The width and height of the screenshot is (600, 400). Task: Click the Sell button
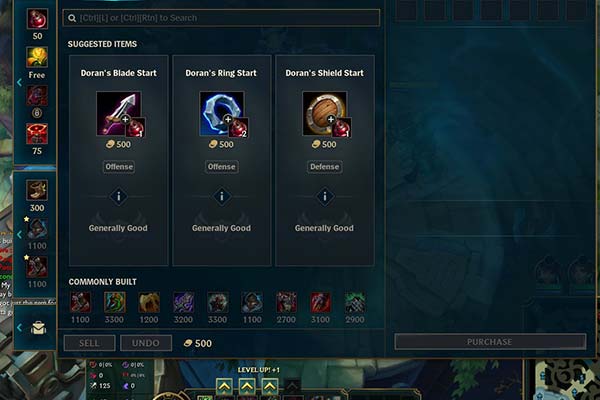[89, 343]
